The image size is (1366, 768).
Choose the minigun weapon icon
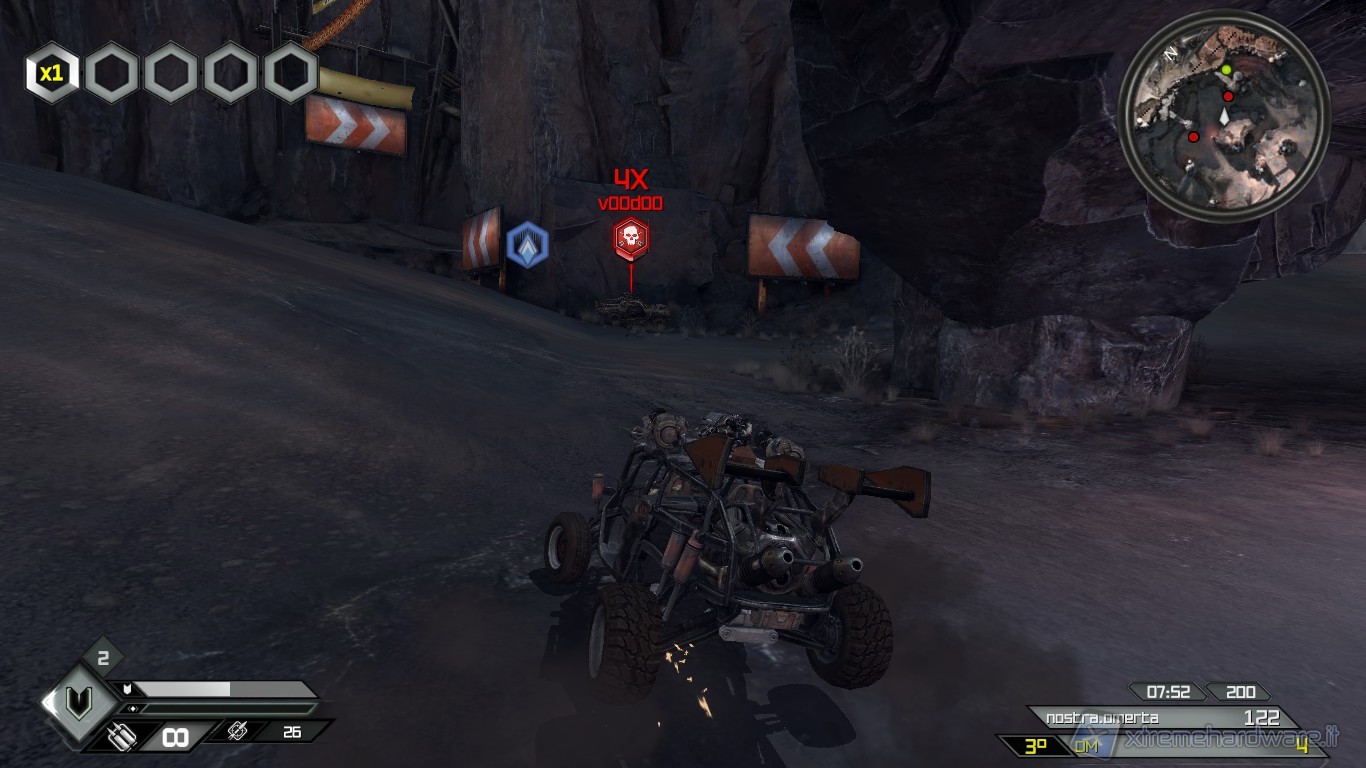point(121,737)
